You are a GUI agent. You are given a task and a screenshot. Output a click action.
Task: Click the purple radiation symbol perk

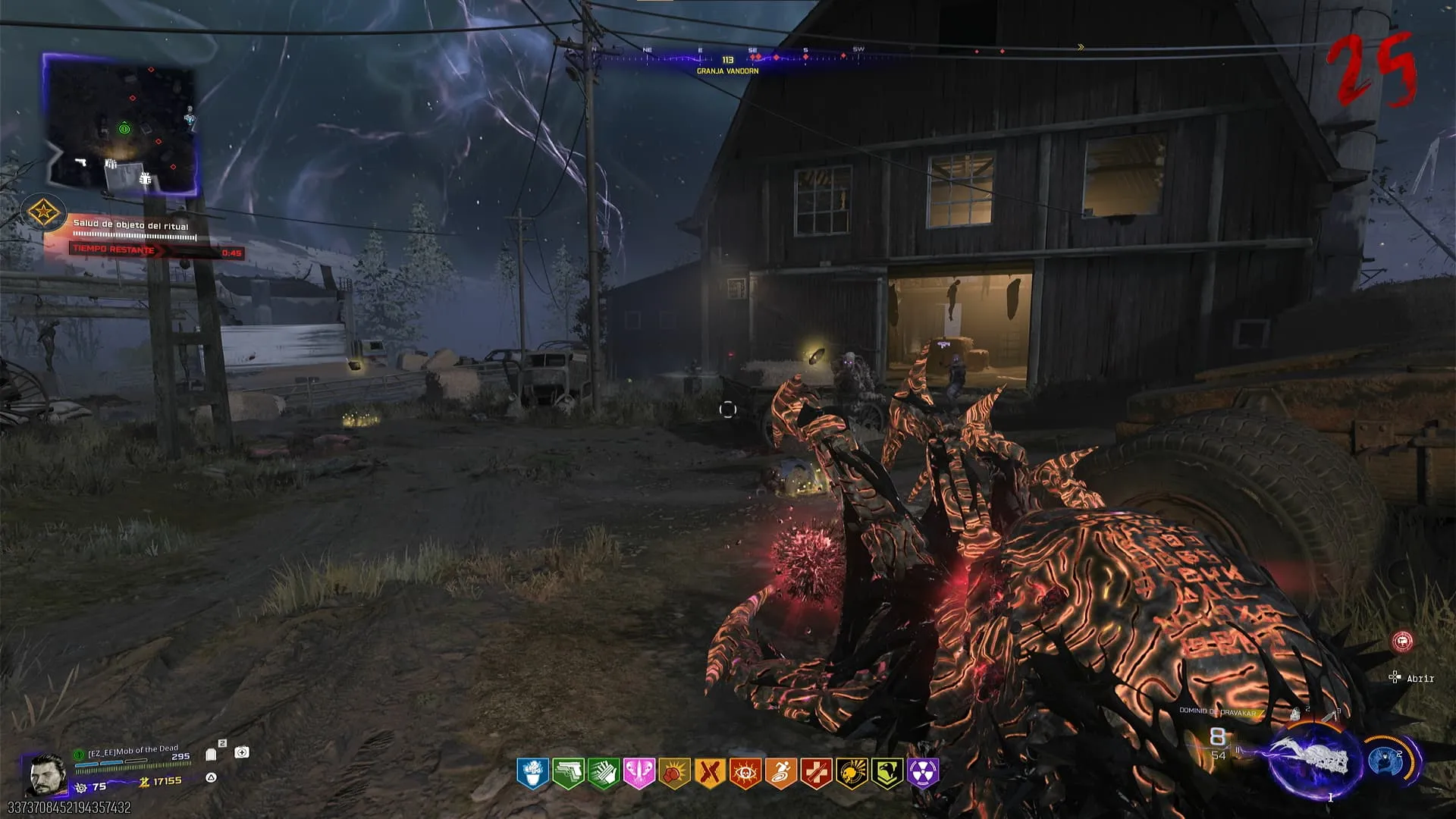[923, 773]
